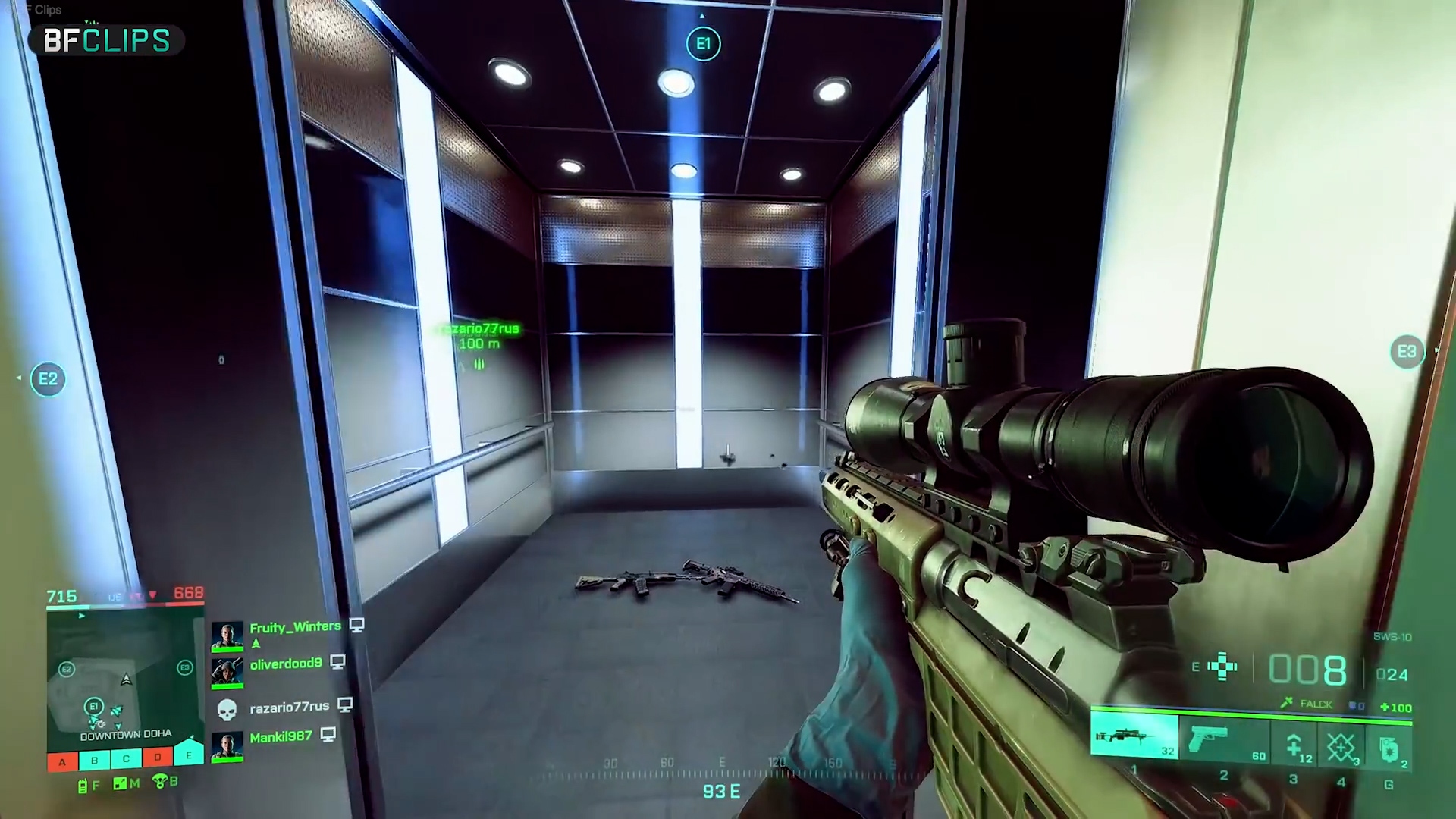The width and height of the screenshot is (1456, 819).
Task: Select objective marker E3 on the right
Action: (1407, 351)
